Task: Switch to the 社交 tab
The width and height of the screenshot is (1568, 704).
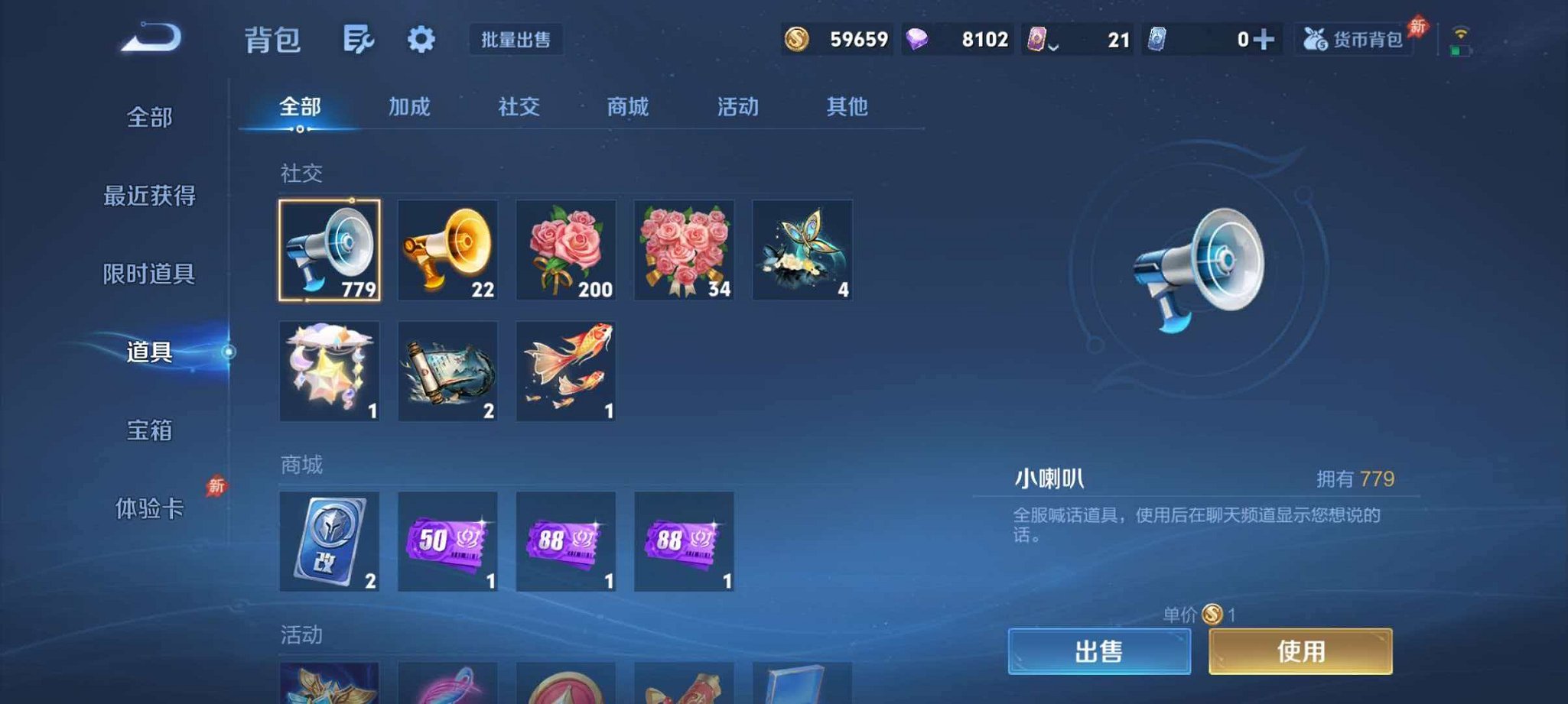Action: (519, 108)
